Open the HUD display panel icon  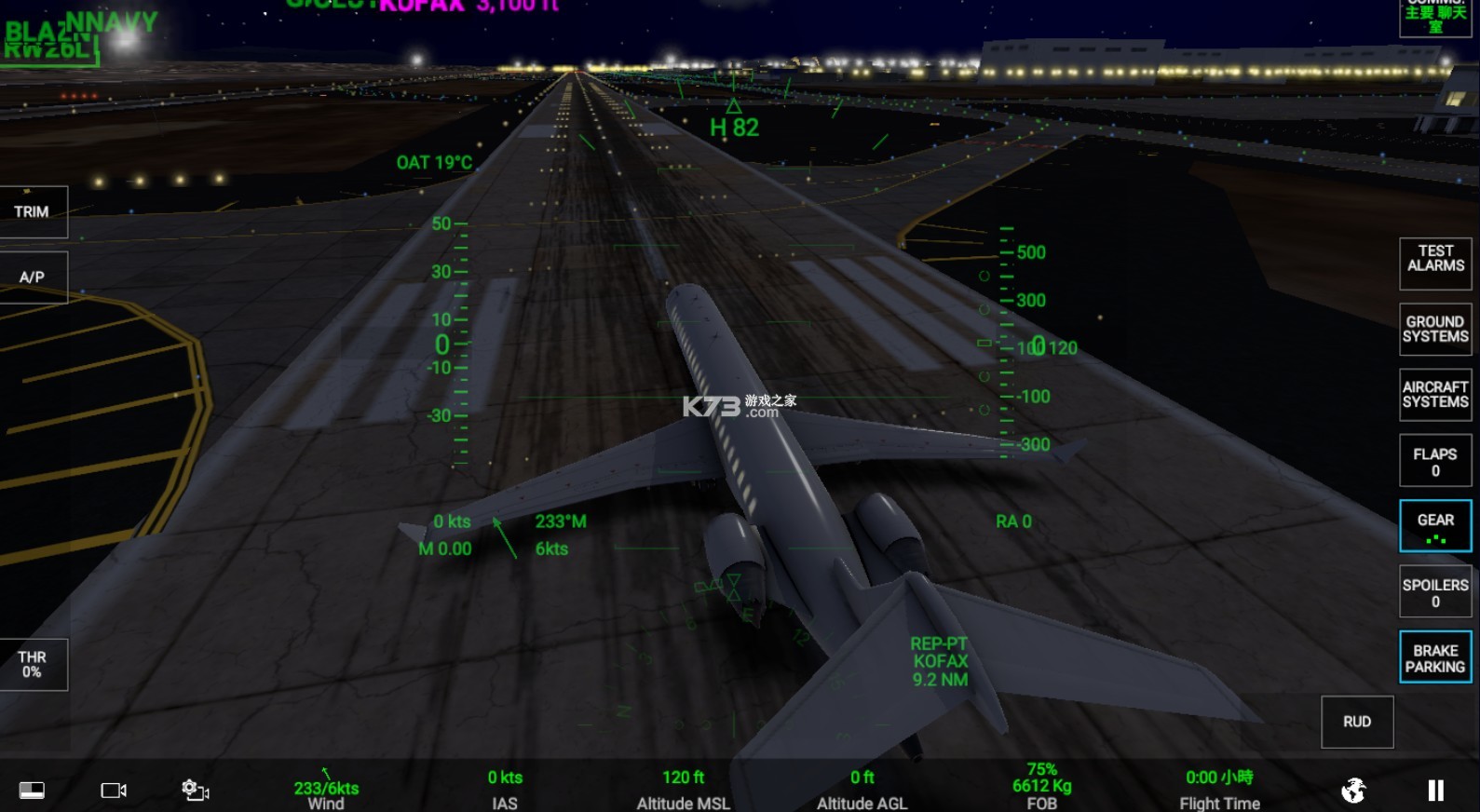pyautogui.click(x=31, y=789)
